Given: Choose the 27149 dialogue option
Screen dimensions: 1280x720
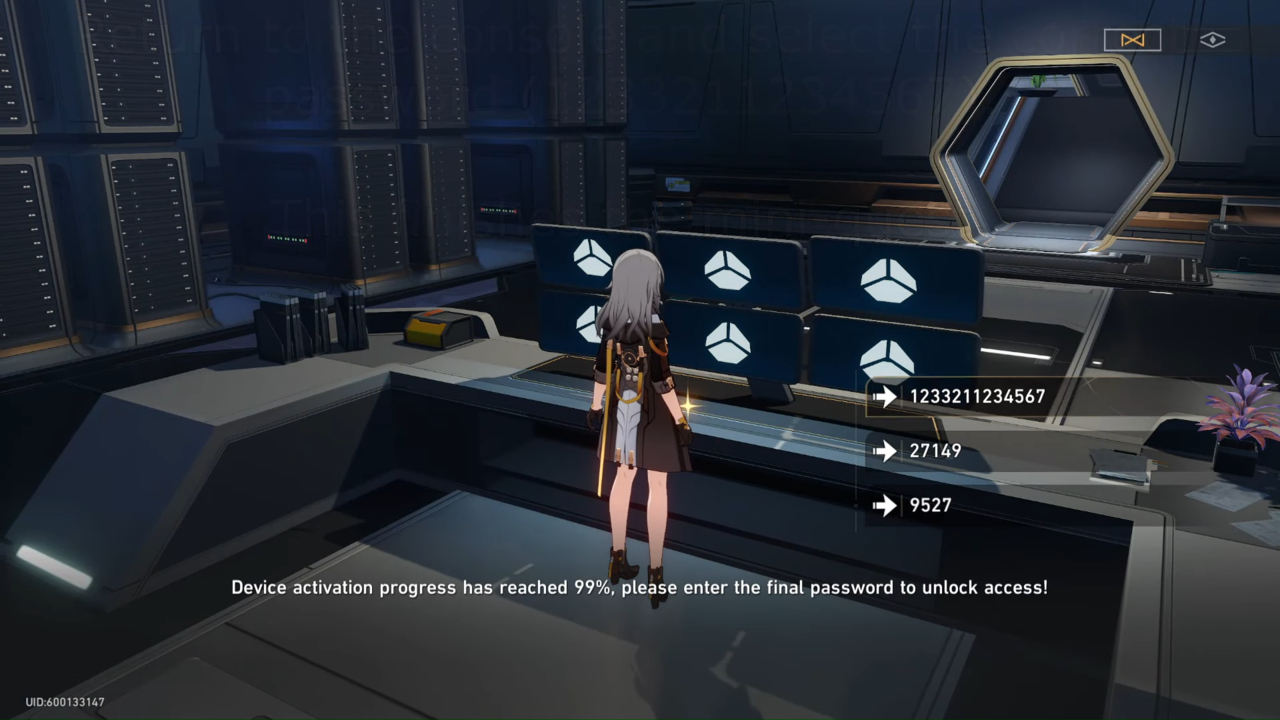Looking at the screenshot, I should pos(935,451).
